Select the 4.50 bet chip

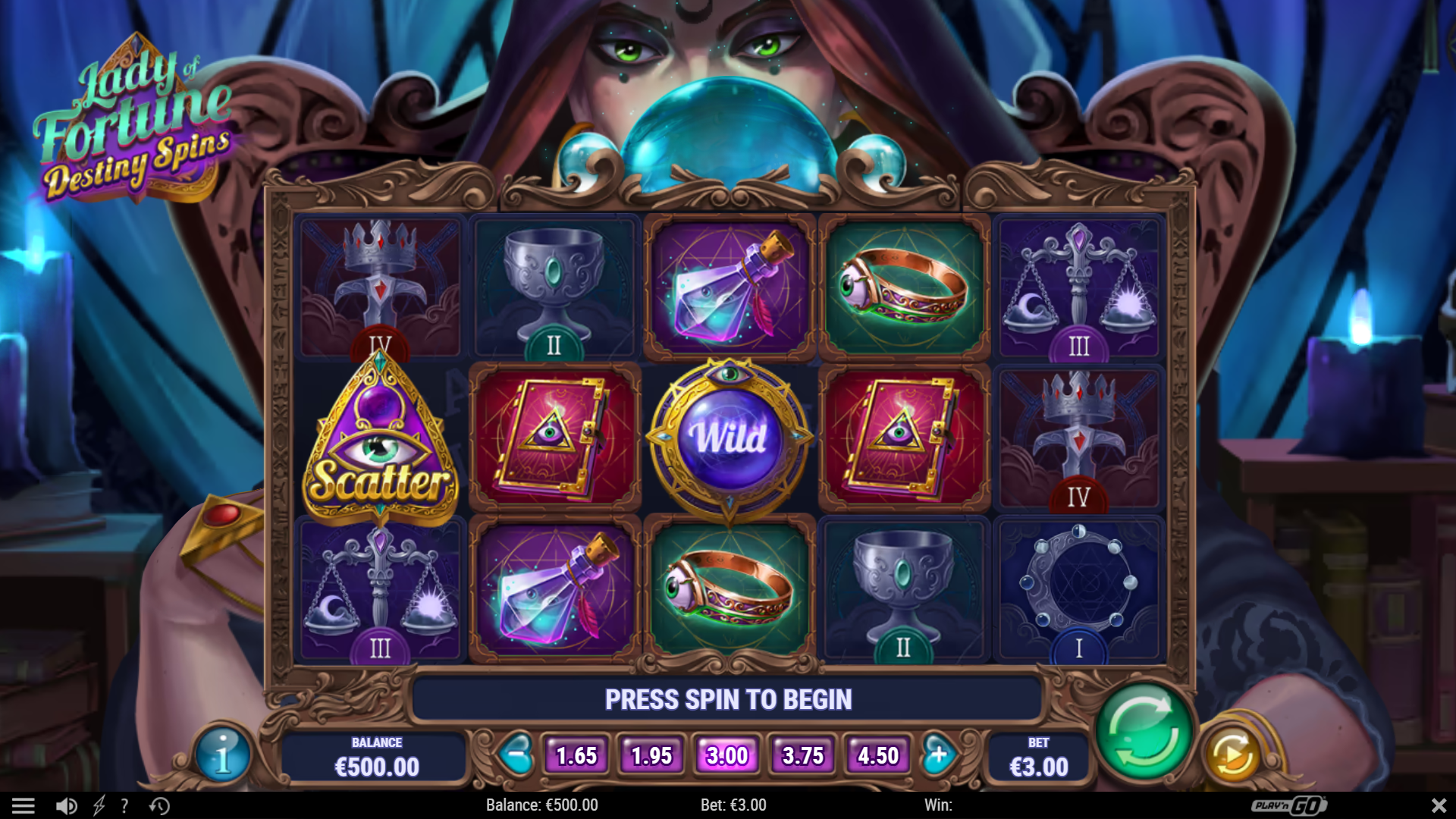(x=877, y=755)
